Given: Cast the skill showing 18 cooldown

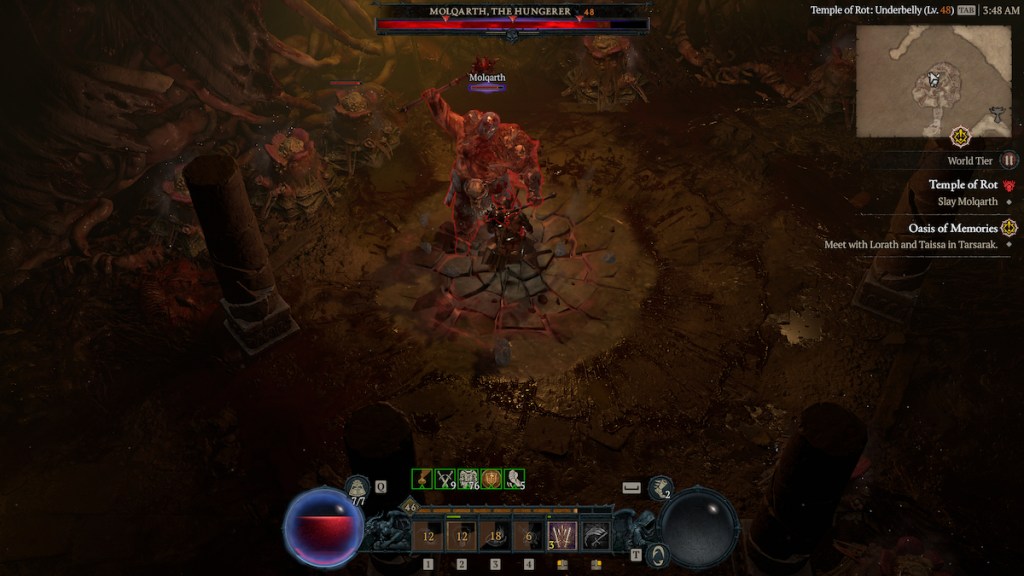Looking at the screenshot, I should click(495, 536).
